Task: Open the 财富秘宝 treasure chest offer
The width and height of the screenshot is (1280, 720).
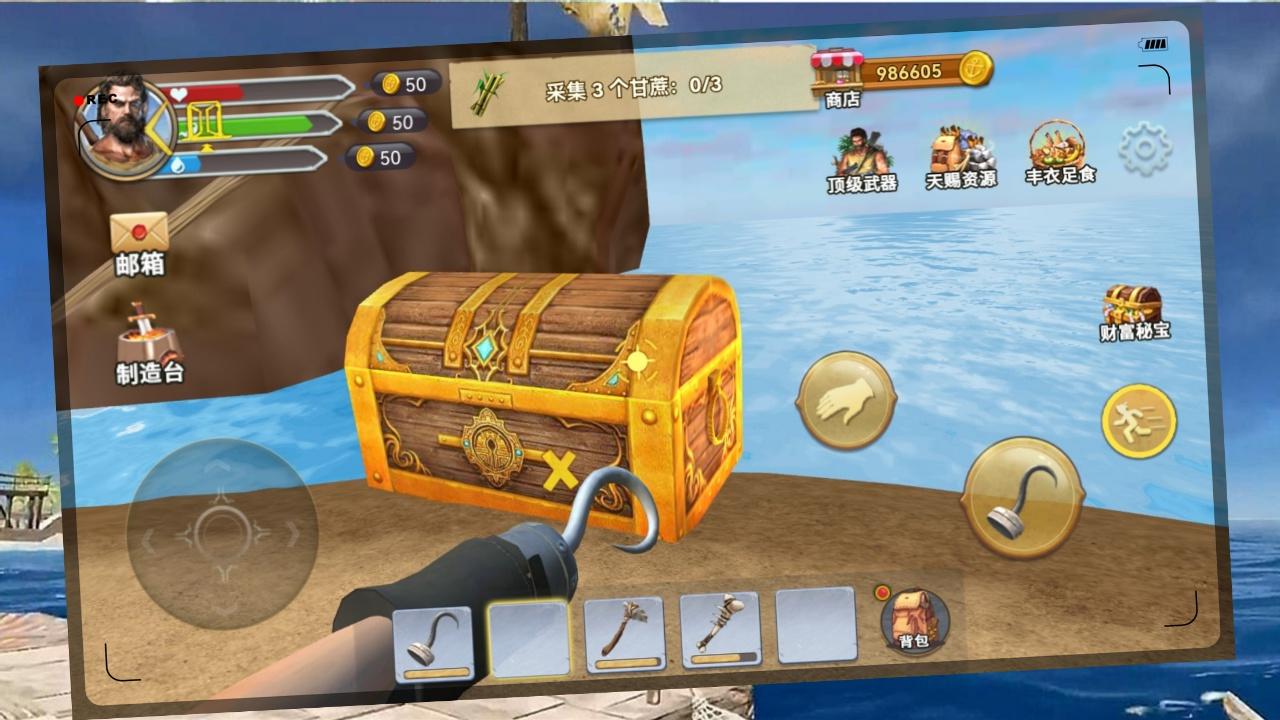Action: coord(1133,313)
